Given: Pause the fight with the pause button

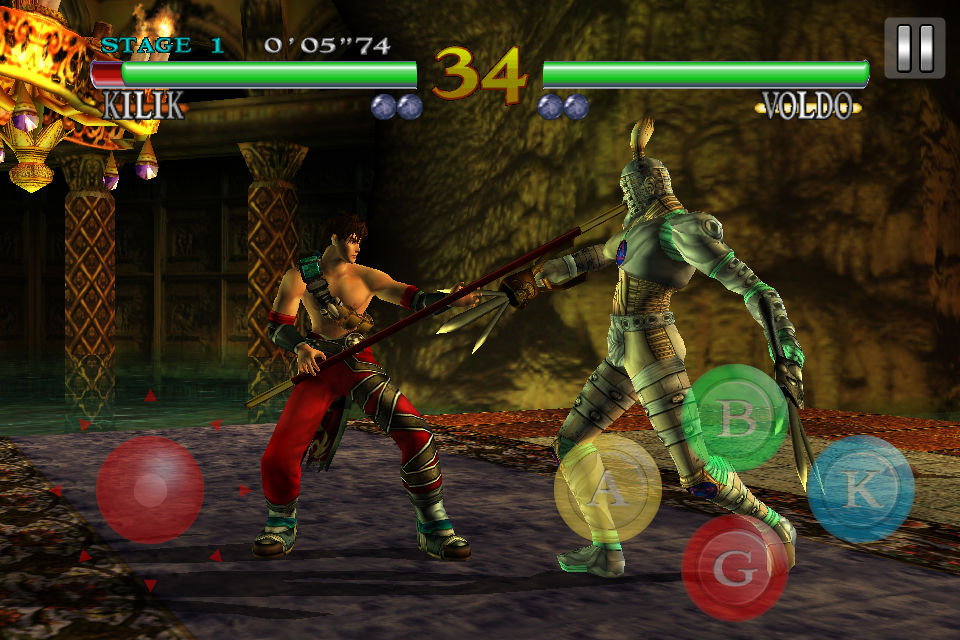Looking at the screenshot, I should tap(914, 47).
